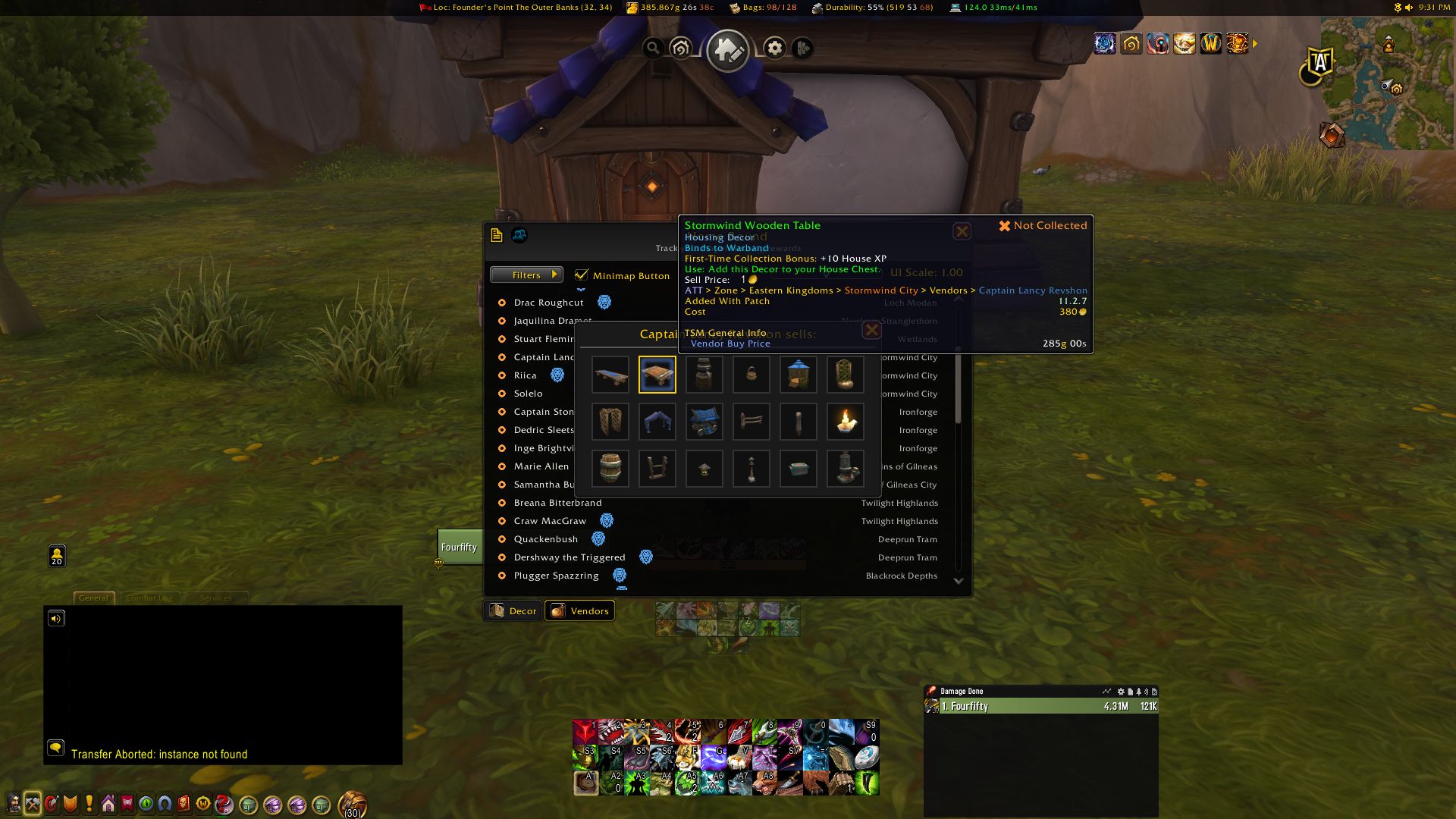Select Dershway the Triggered row

tap(569, 557)
